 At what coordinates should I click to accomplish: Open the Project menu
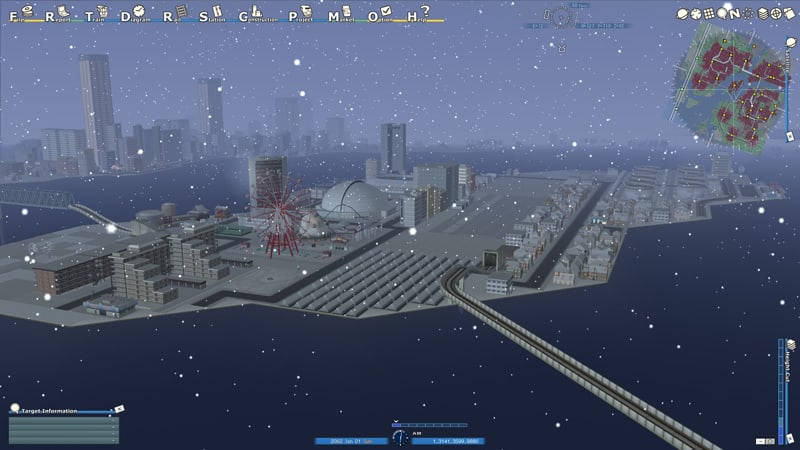pos(303,15)
